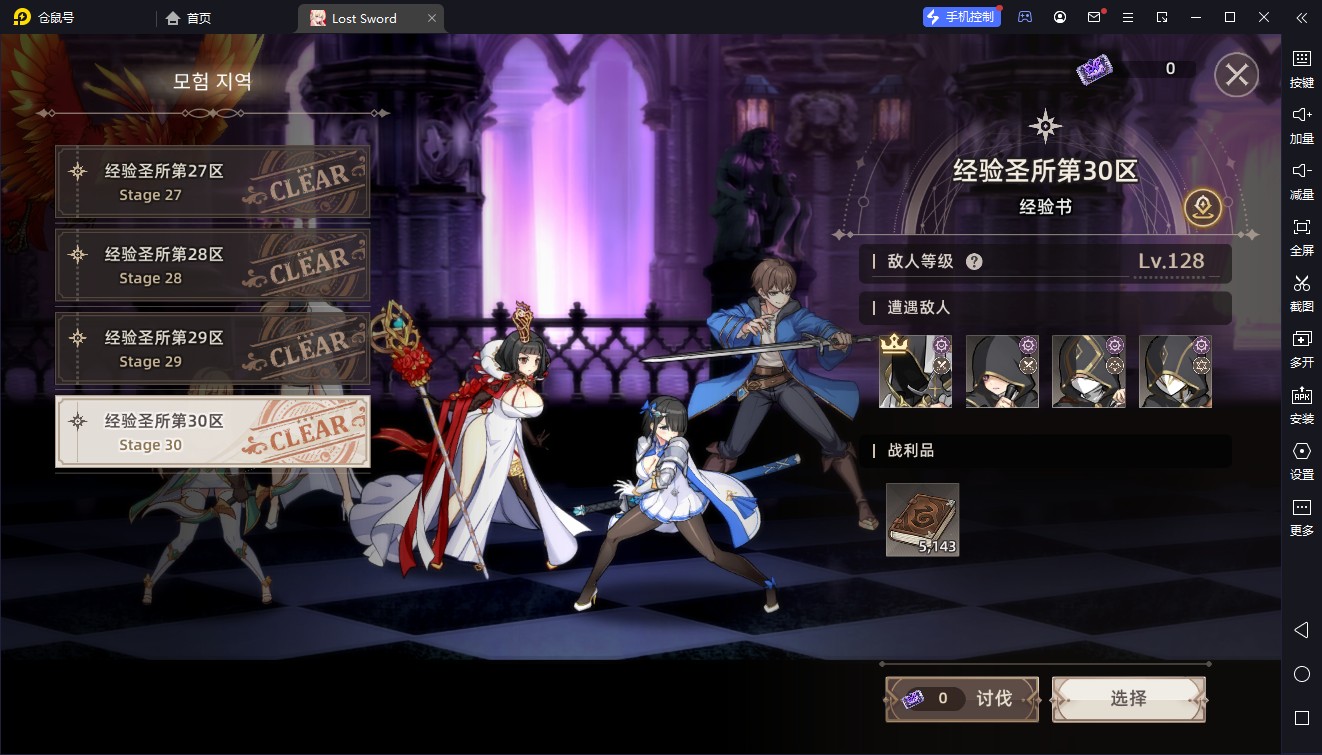Select the highlighted Stage 30 entry
This screenshot has height=755, width=1322.
(x=212, y=432)
